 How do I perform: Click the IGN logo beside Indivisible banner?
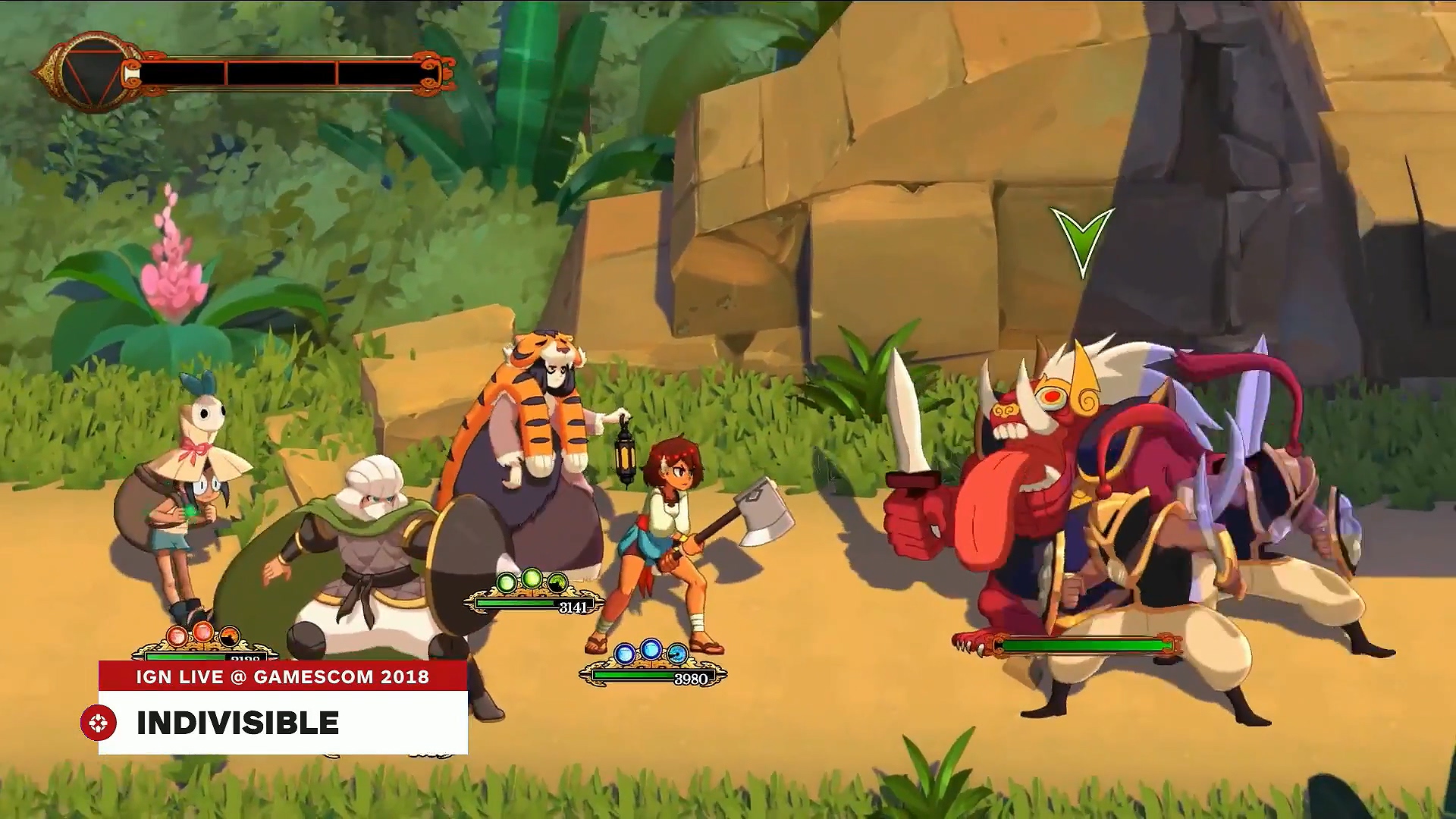tap(99, 723)
